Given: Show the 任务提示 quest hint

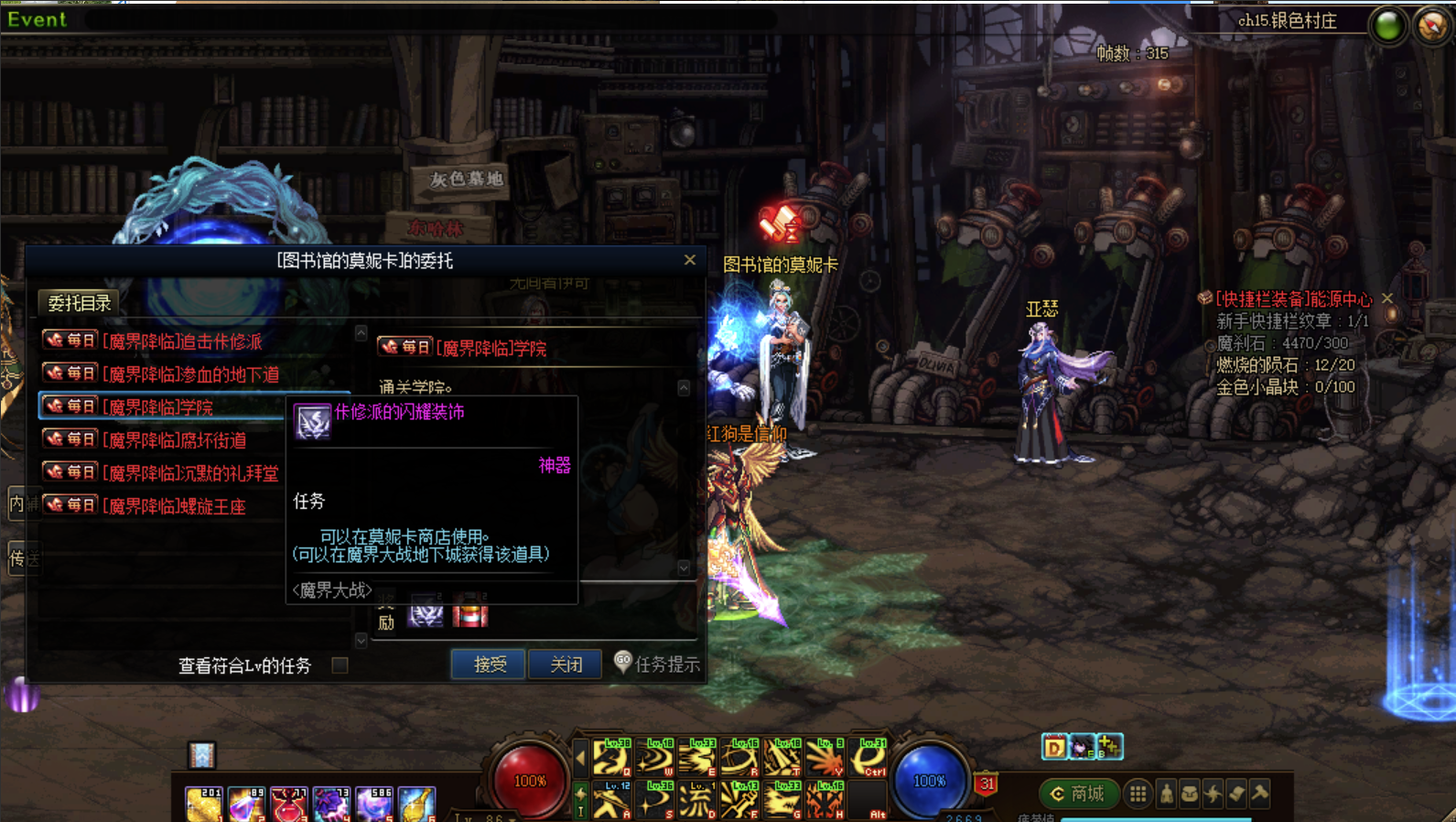Looking at the screenshot, I should (658, 664).
